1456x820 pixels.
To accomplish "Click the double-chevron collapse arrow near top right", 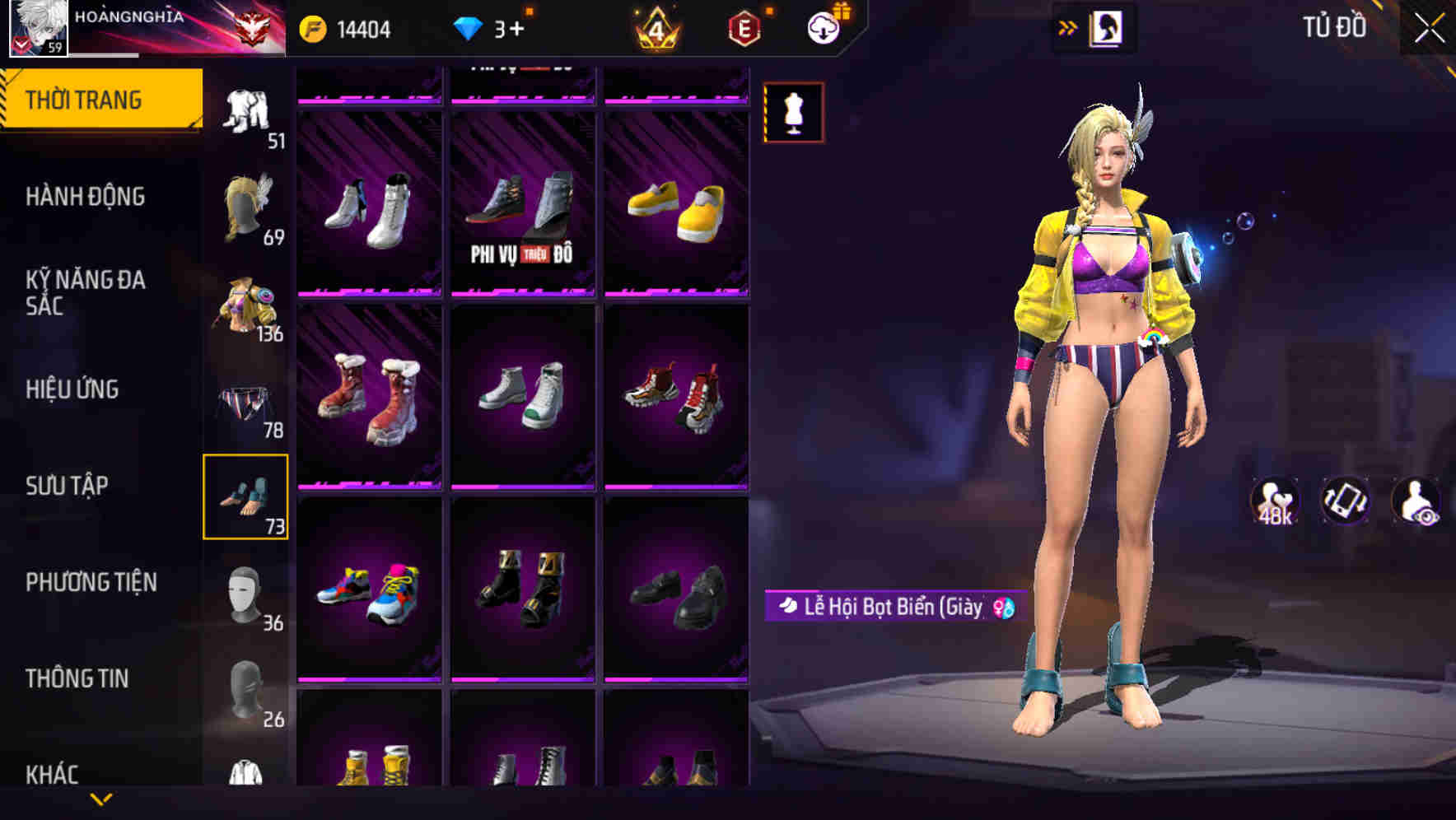I will (x=1069, y=26).
